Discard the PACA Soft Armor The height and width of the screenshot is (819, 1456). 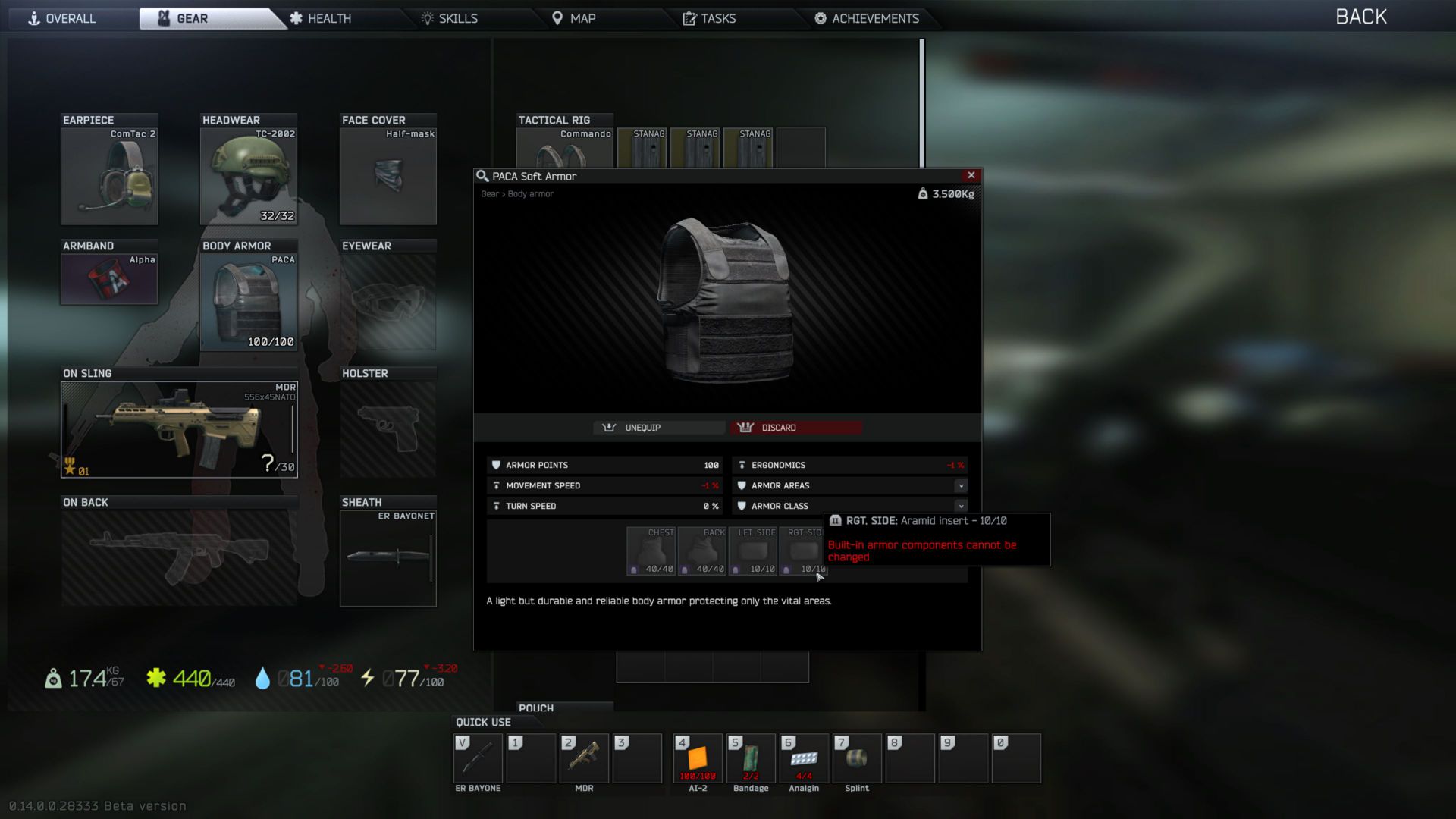point(795,428)
